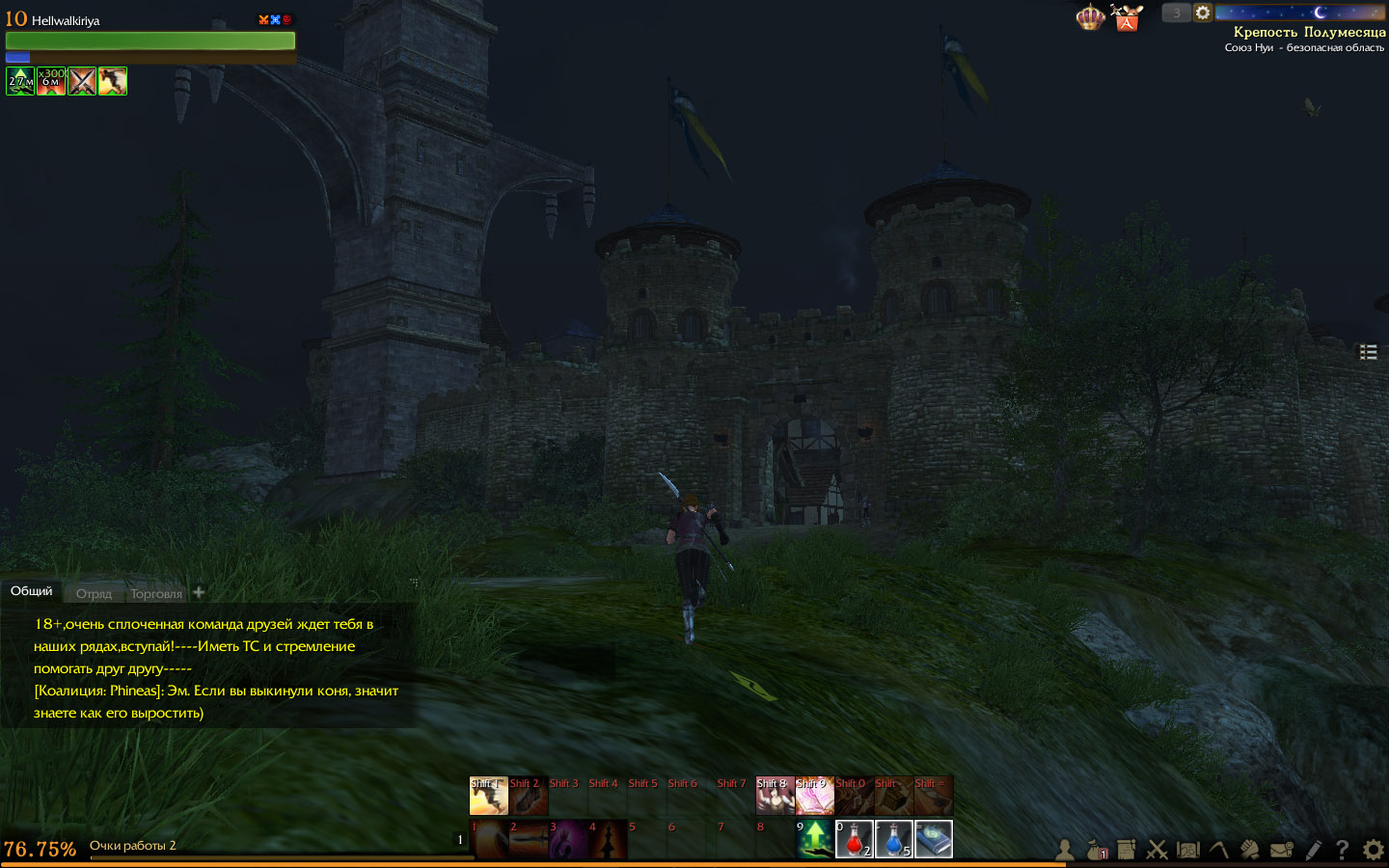
Task: Open the question mark help icon
Action: click(x=1342, y=850)
